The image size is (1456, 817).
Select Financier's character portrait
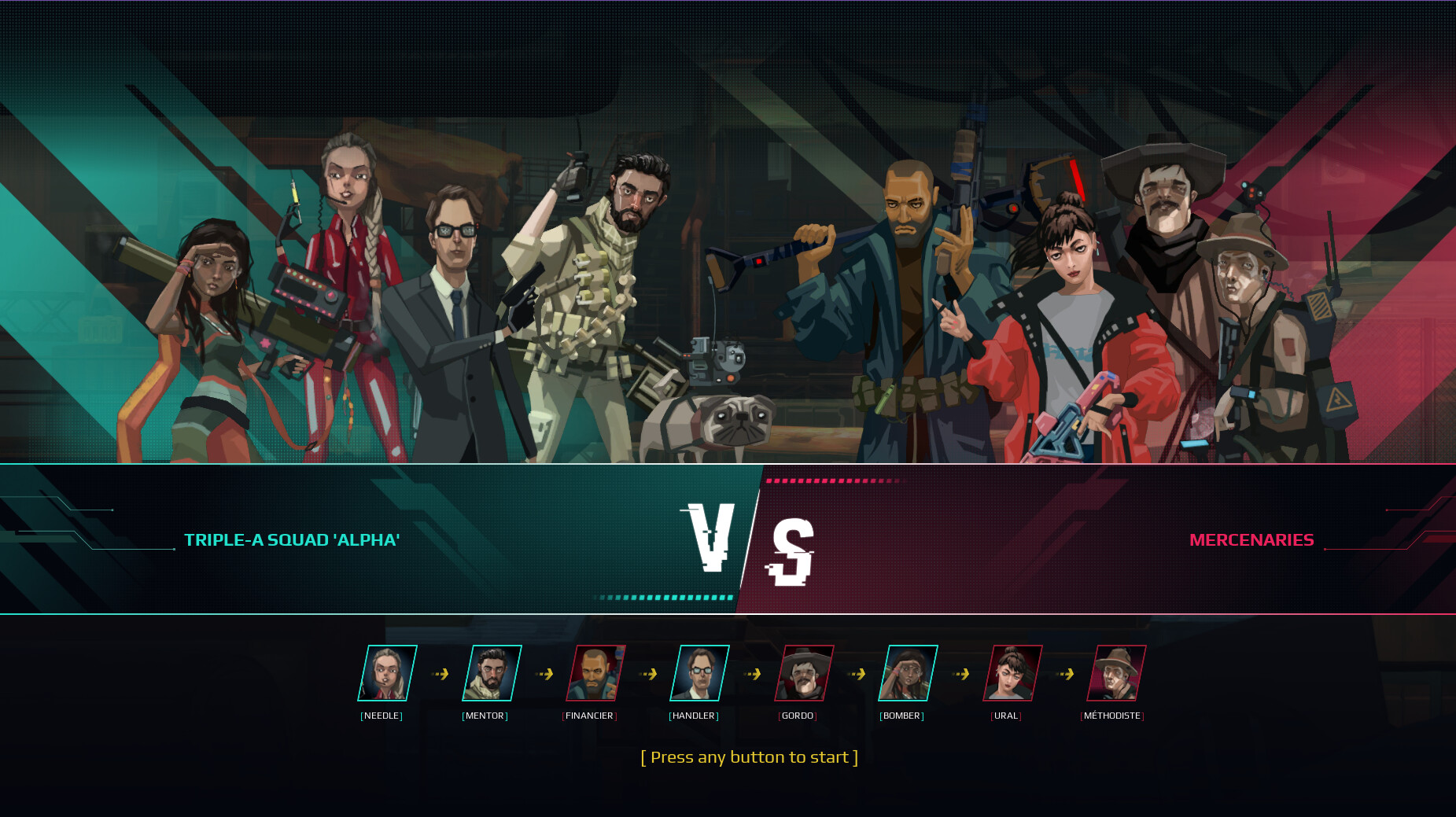[x=596, y=673]
